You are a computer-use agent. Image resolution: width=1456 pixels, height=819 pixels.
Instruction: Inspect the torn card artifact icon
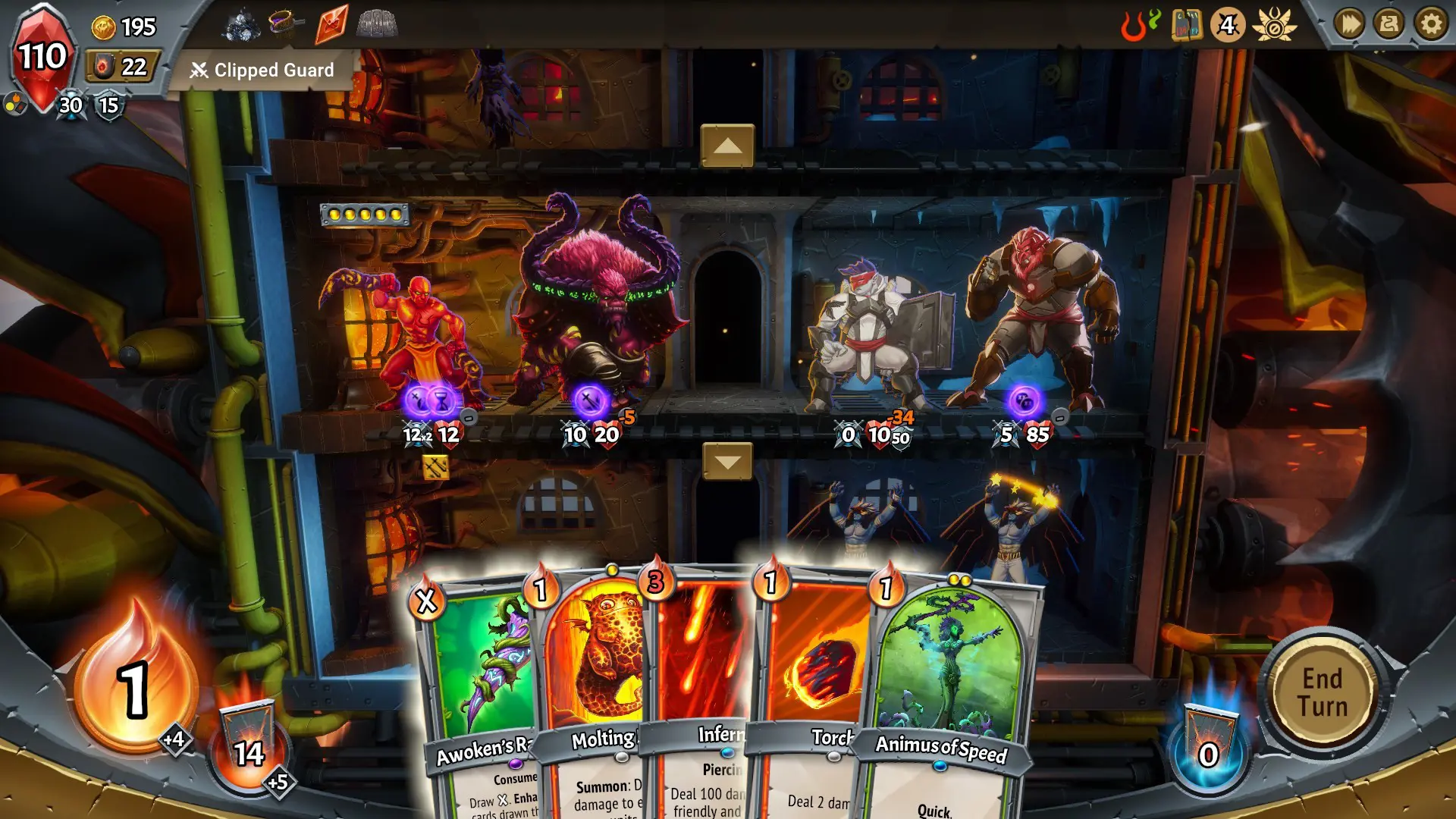pos(1187,25)
